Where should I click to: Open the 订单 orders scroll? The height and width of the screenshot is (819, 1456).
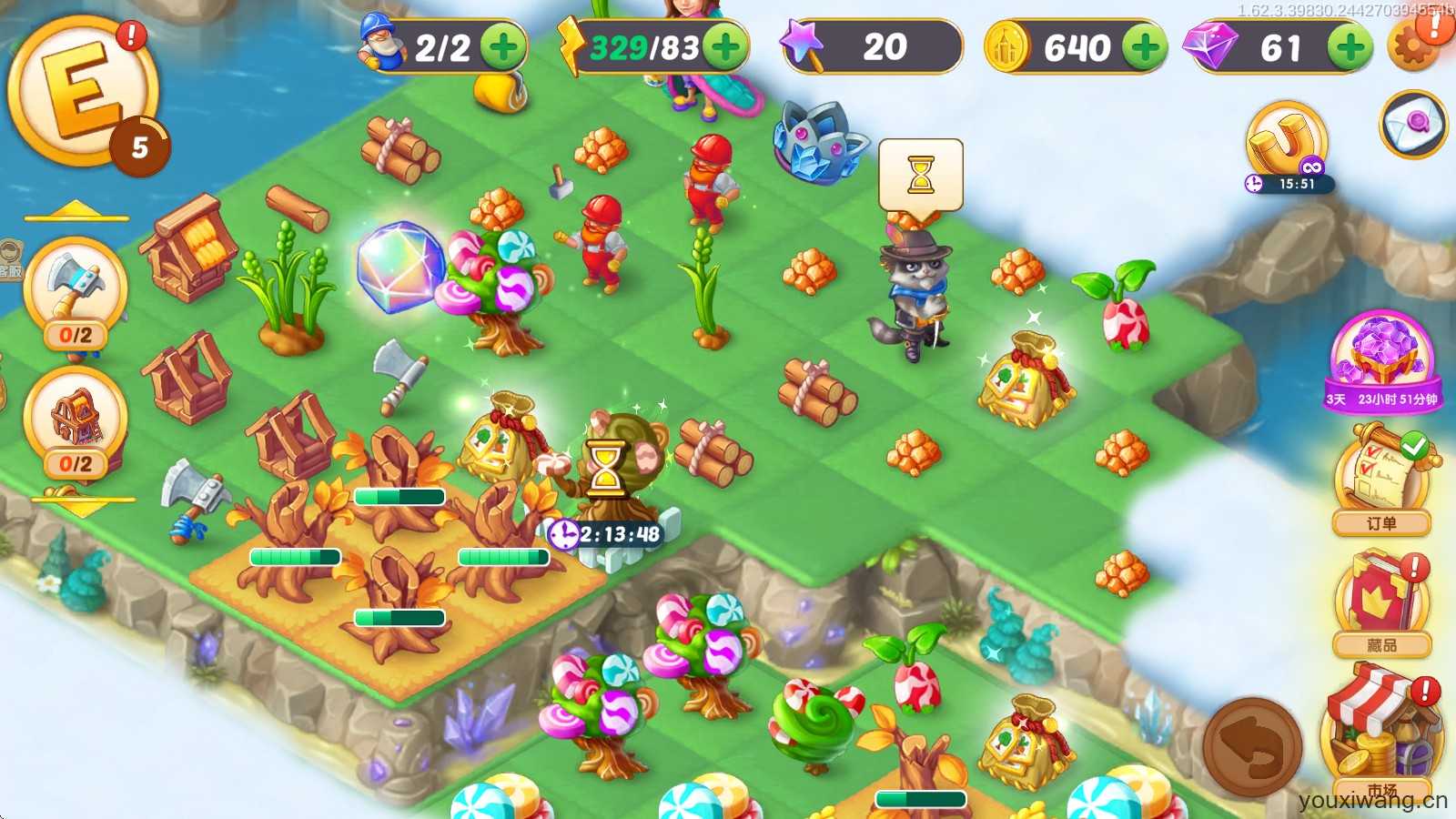point(1380,482)
